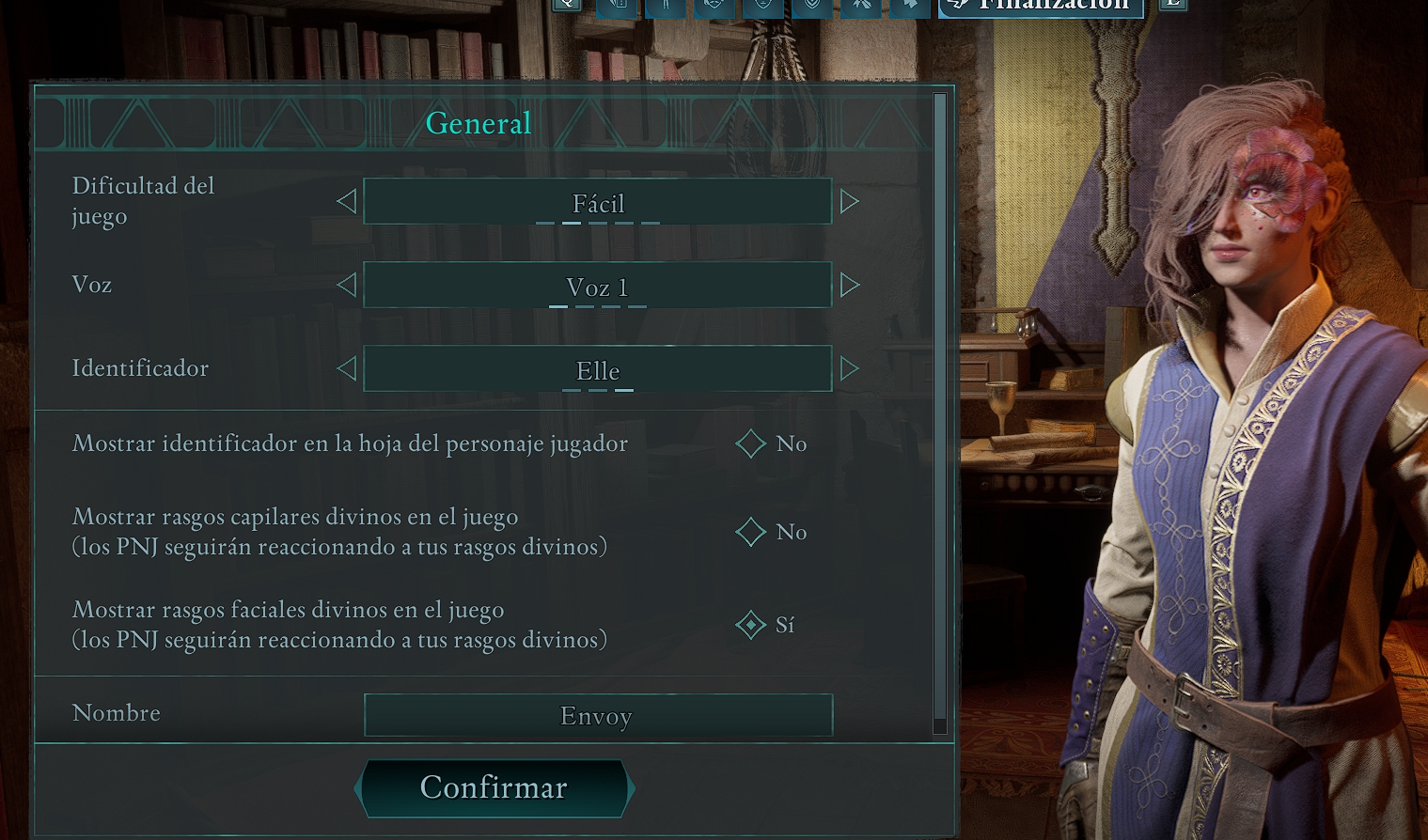Edit the Nombre field containing Envoy
The width and height of the screenshot is (1428, 840).
598,716
